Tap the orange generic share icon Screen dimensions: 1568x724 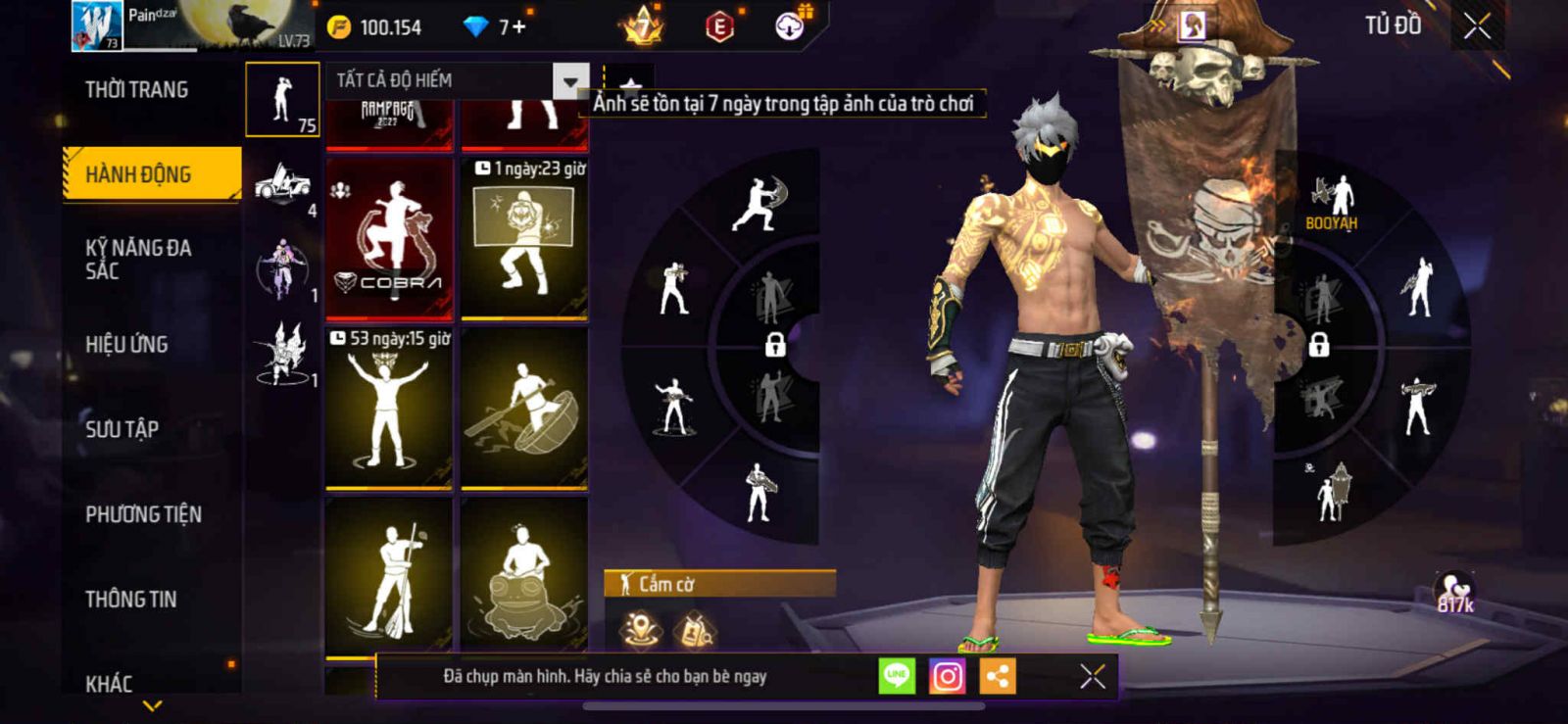point(998,676)
